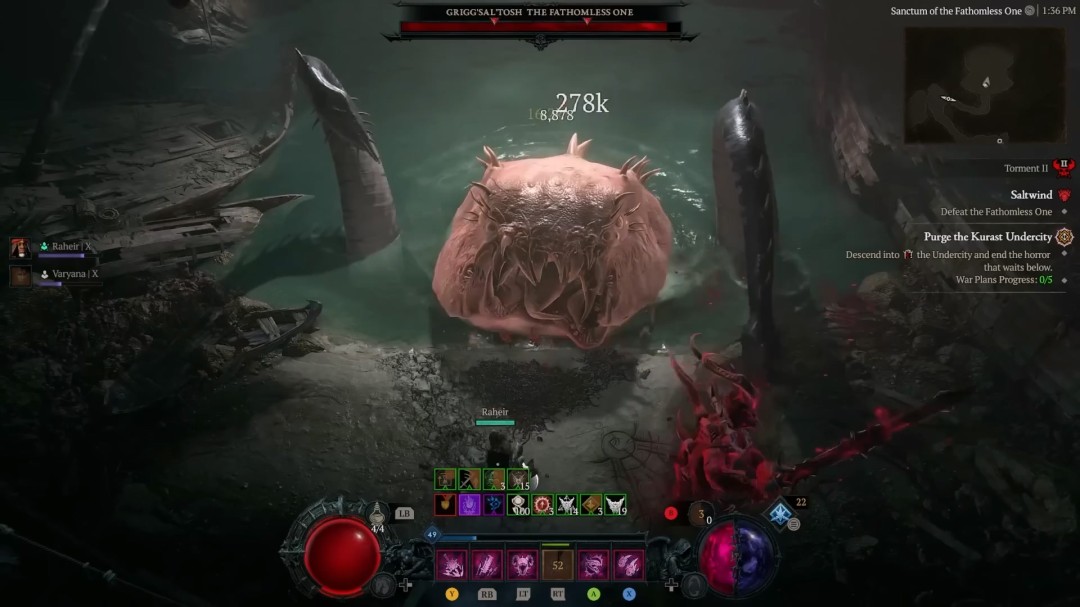Activate the skill slot above the A glyph
This screenshot has width=1080, height=607.
[x=593, y=565]
